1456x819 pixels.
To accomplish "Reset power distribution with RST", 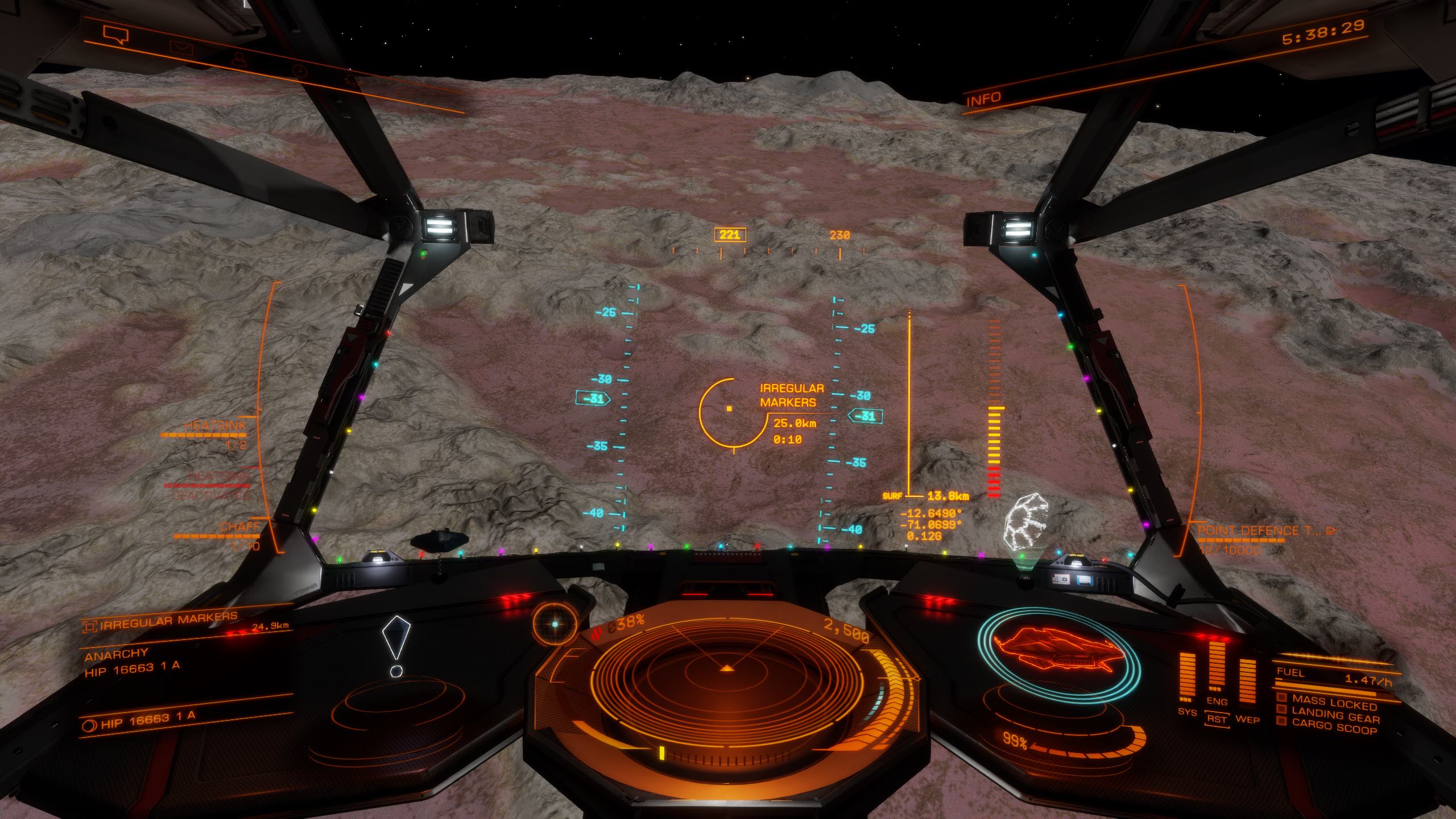I will [1217, 719].
